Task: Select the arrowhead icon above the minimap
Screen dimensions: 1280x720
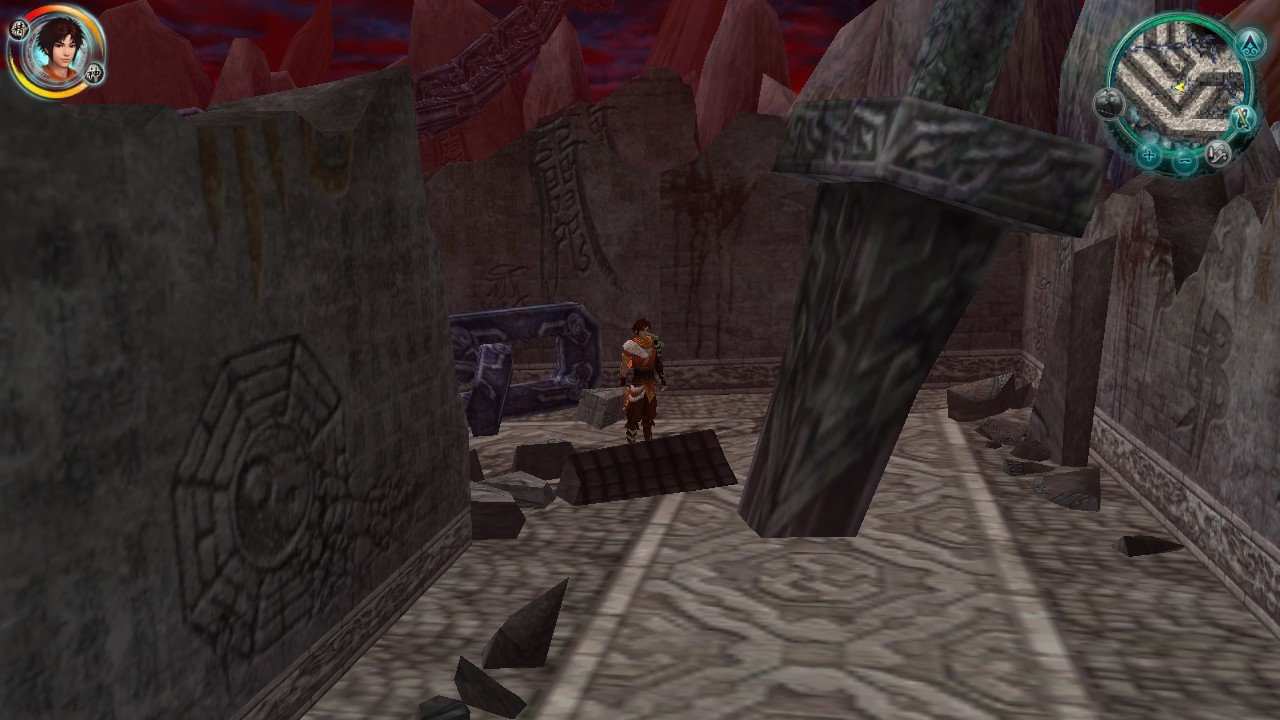Action: tap(1248, 43)
